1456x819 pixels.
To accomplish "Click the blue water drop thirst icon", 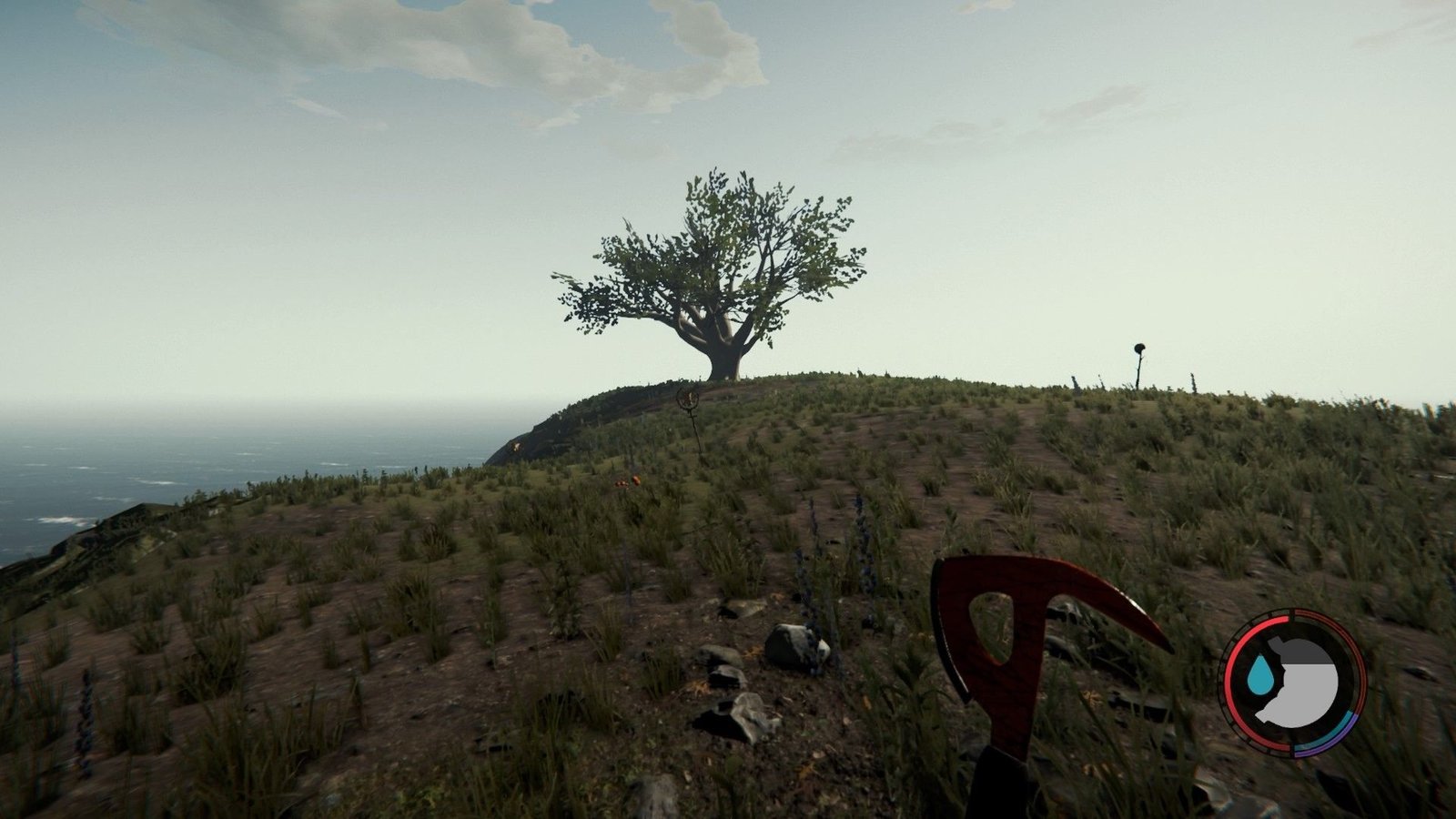I will (1260, 674).
